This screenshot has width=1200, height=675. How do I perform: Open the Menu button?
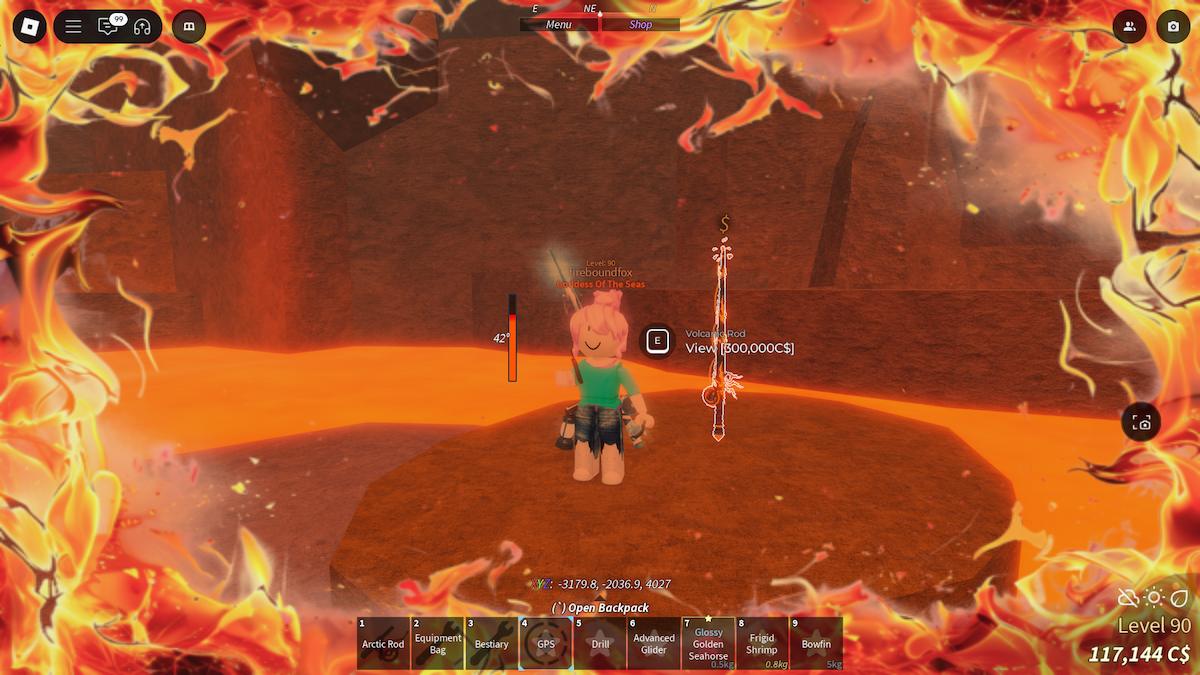pos(559,25)
